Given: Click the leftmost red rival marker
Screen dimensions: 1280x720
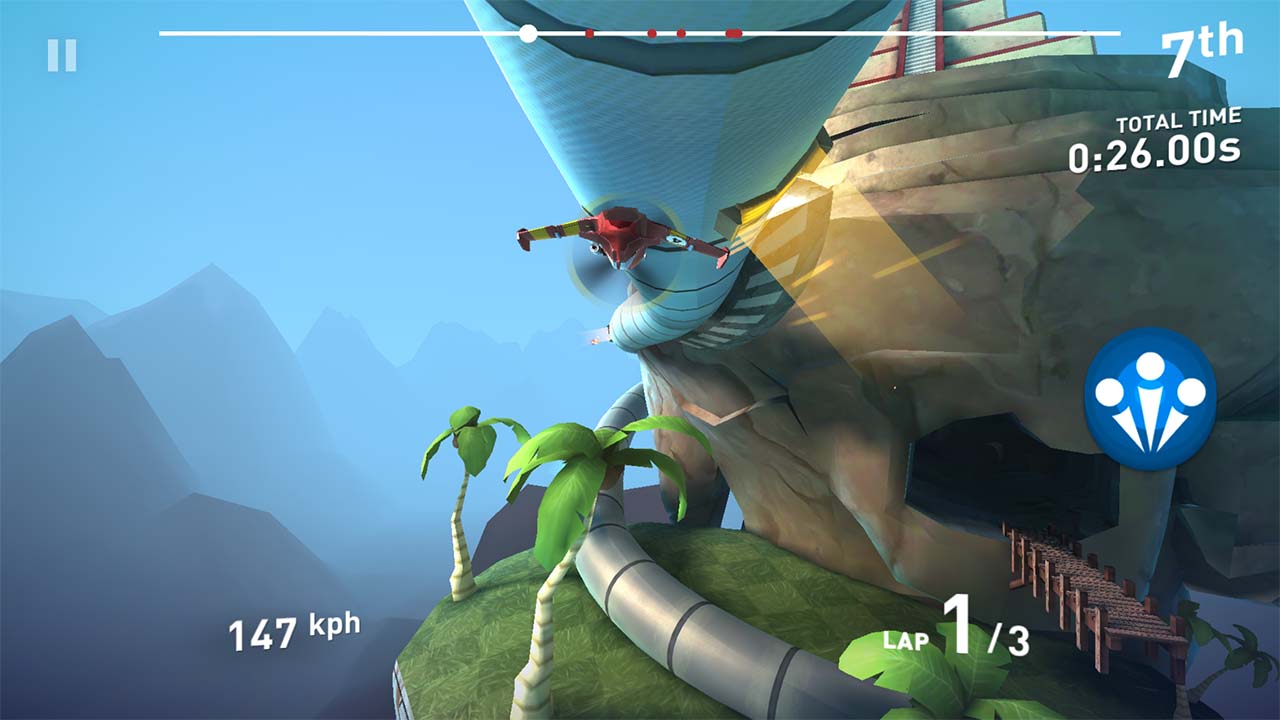Looking at the screenshot, I should click(x=591, y=31).
